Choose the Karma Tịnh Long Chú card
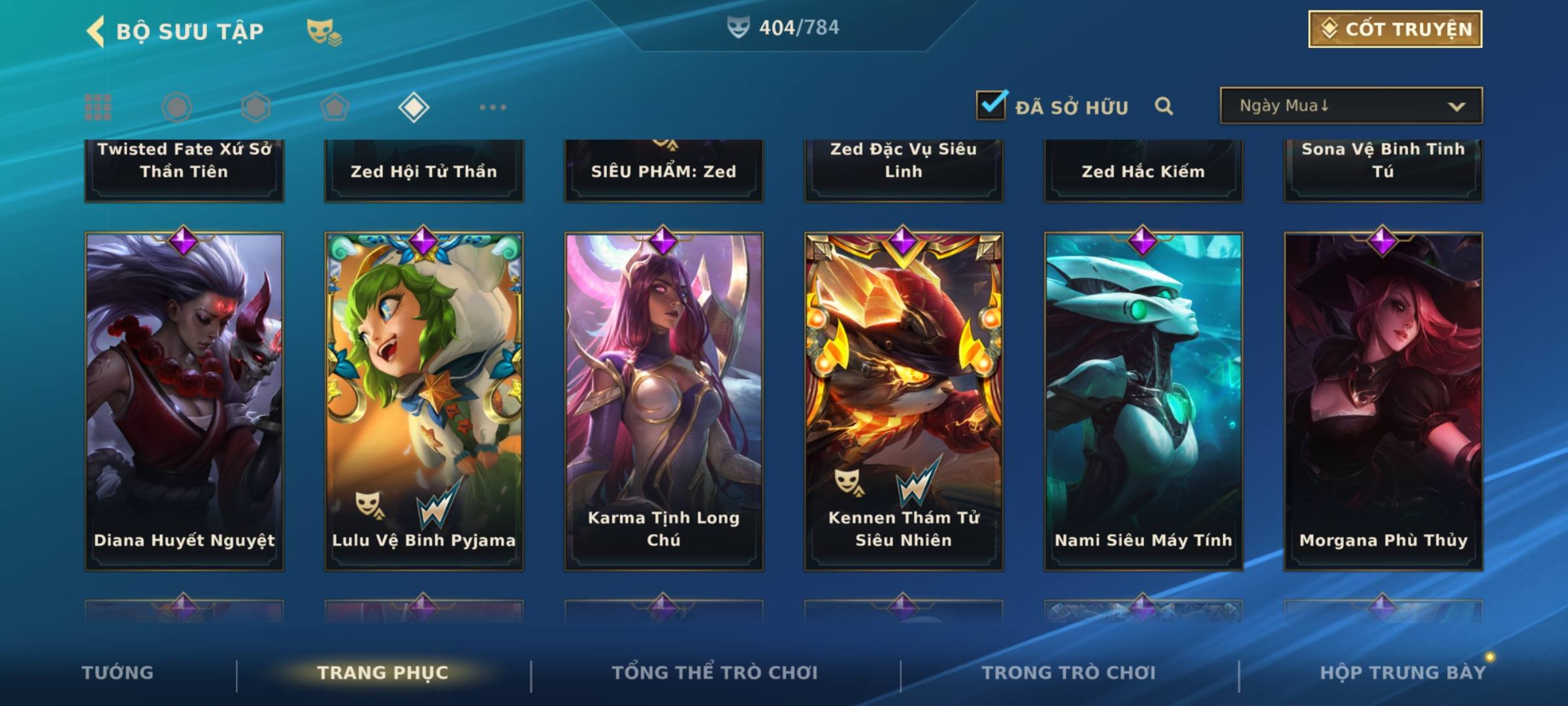1568x706 pixels. [664, 401]
